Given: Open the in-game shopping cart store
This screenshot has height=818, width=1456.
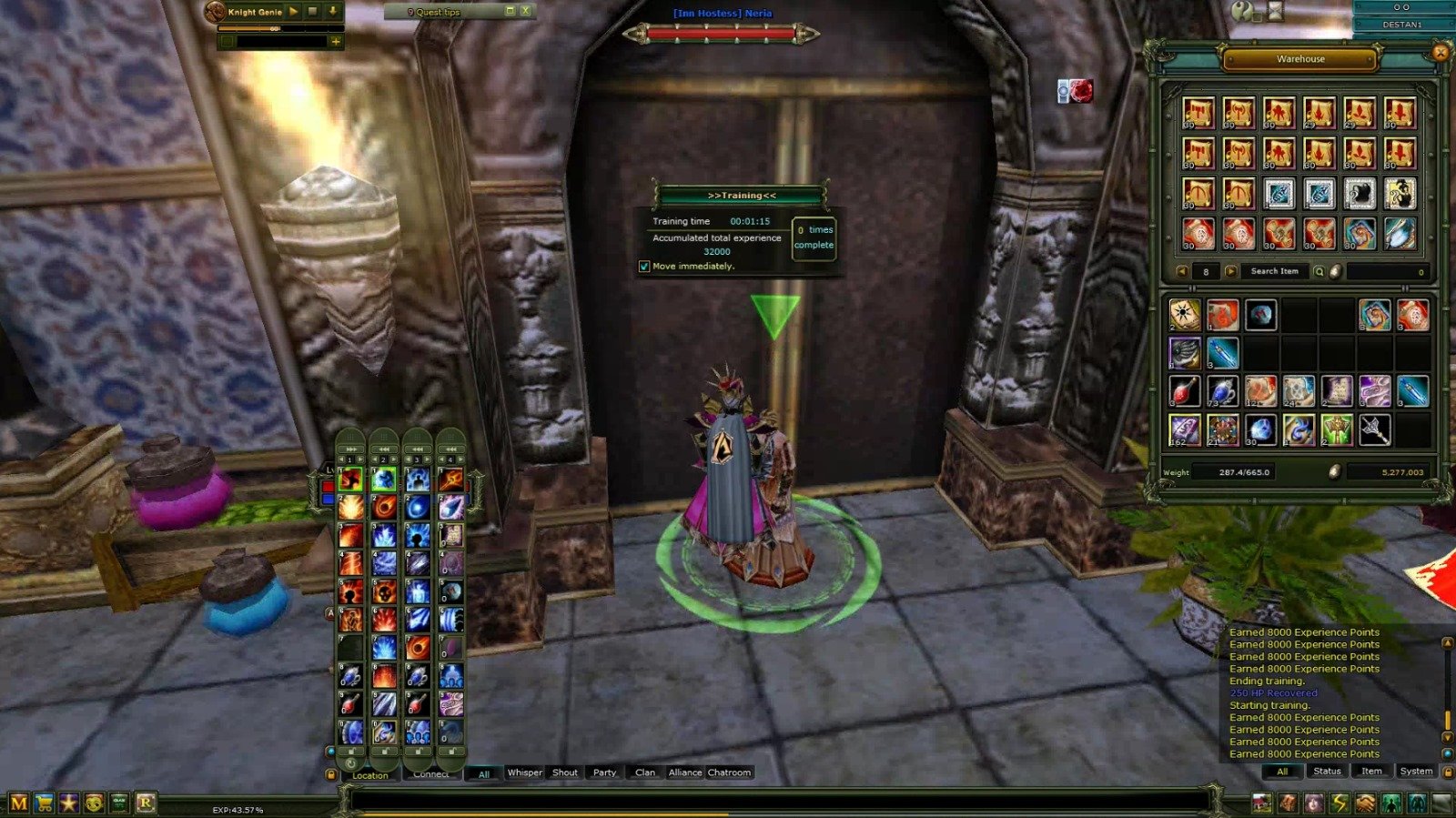Looking at the screenshot, I should [x=44, y=802].
